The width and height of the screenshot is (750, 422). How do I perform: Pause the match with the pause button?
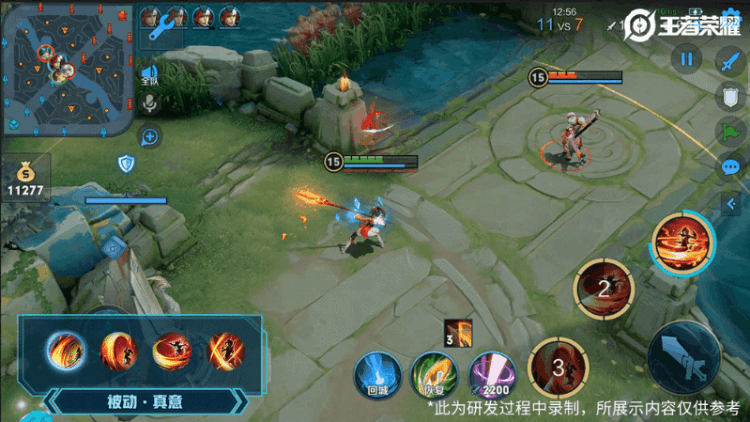click(x=687, y=59)
